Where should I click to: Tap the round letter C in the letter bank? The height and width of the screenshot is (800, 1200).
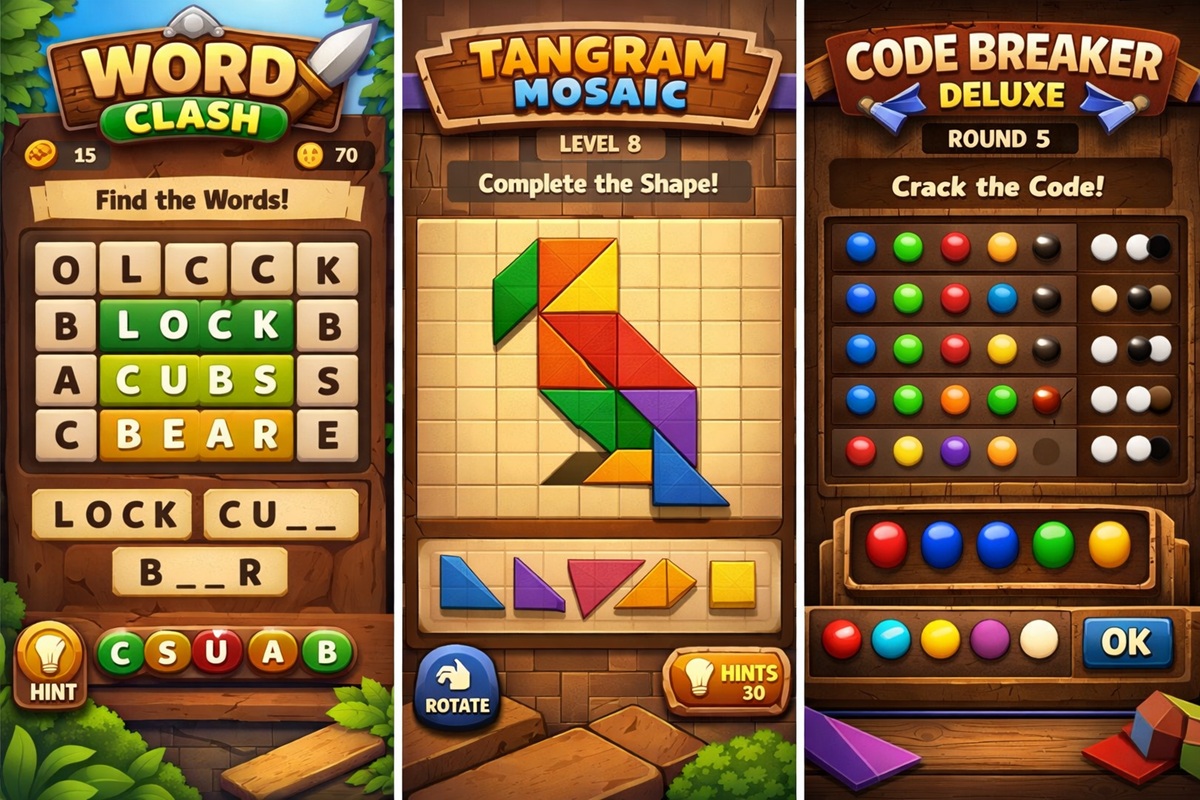click(120, 654)
